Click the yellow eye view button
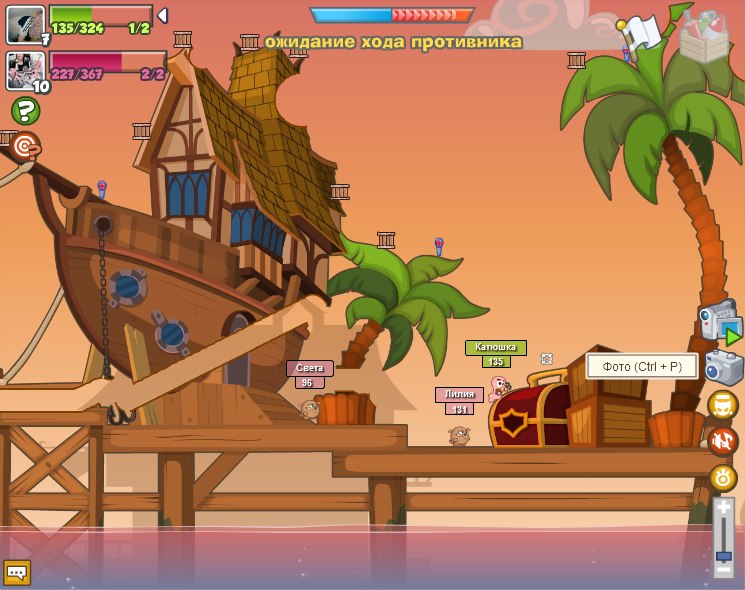This screenshot has height=590, width=745. pyautogui.click(x=723, y=477)
